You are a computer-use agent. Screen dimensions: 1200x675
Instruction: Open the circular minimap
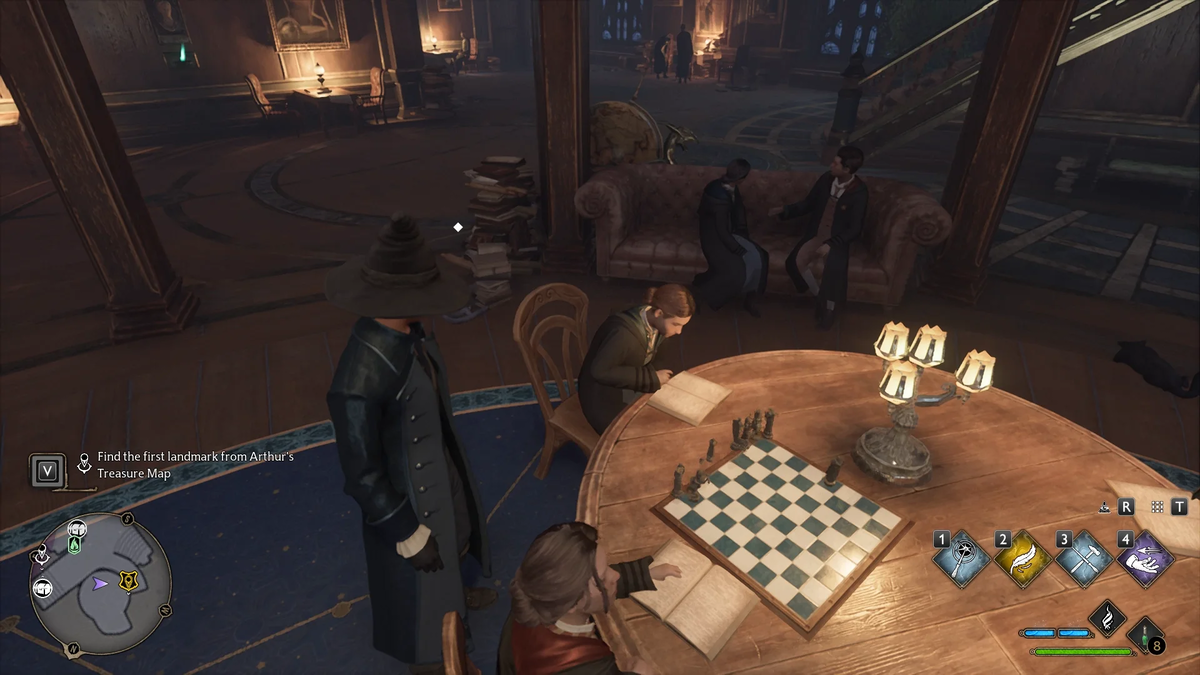point(100,583)
